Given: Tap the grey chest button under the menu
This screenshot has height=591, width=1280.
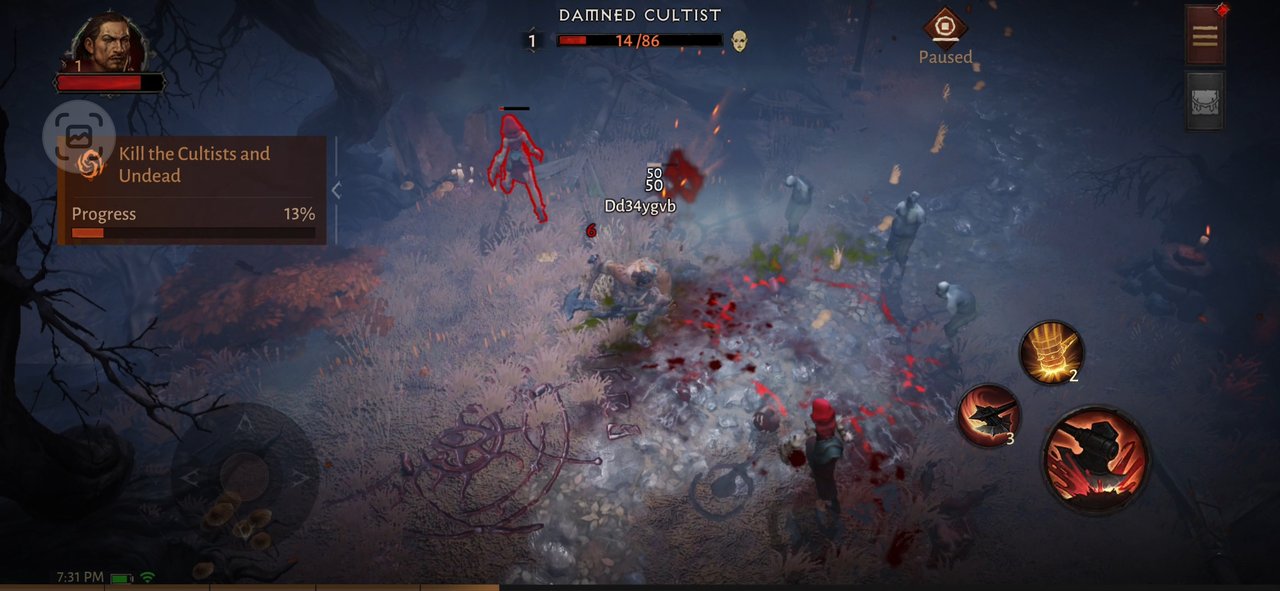Looking at the screenshot, I should pyautogui.click(x=1204, y=101).
